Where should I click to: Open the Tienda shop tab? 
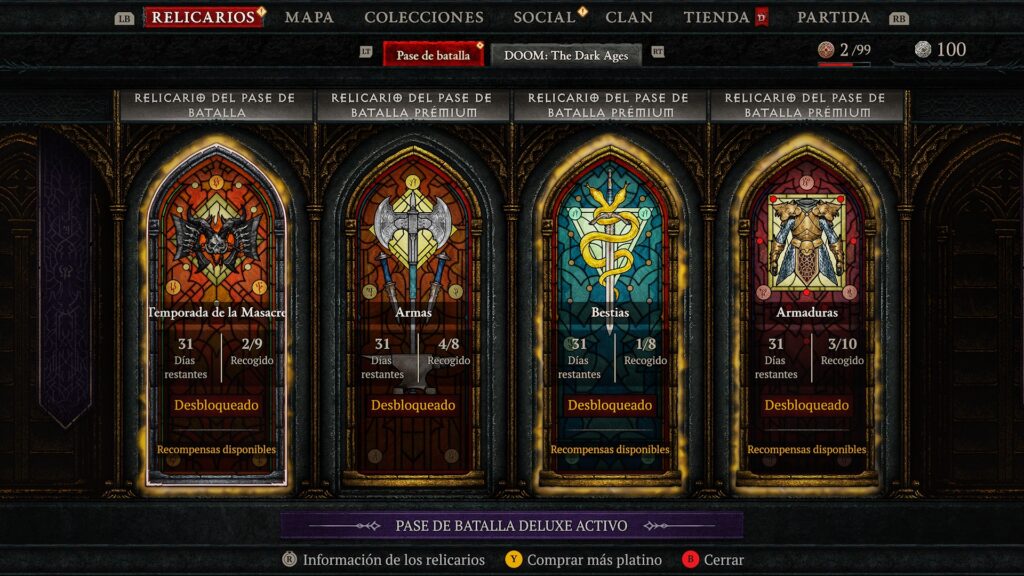[x=717, y=17]
